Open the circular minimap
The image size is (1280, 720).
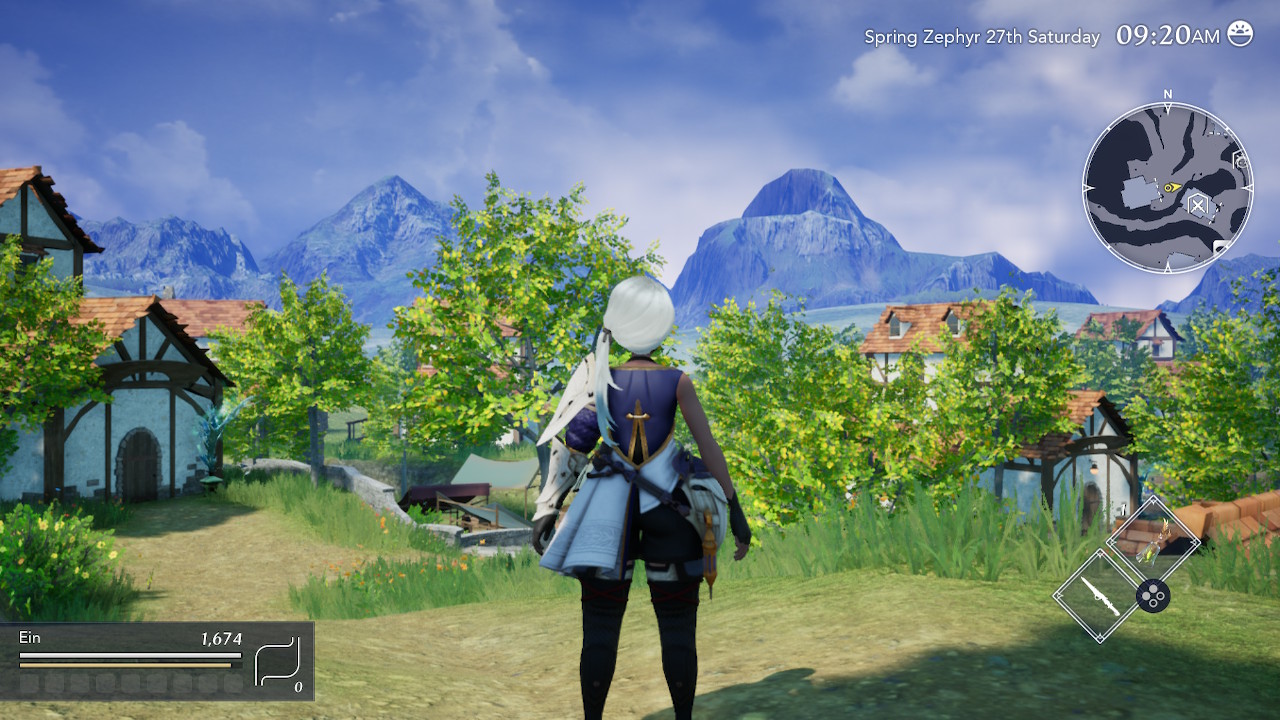tap(1167, 187)
